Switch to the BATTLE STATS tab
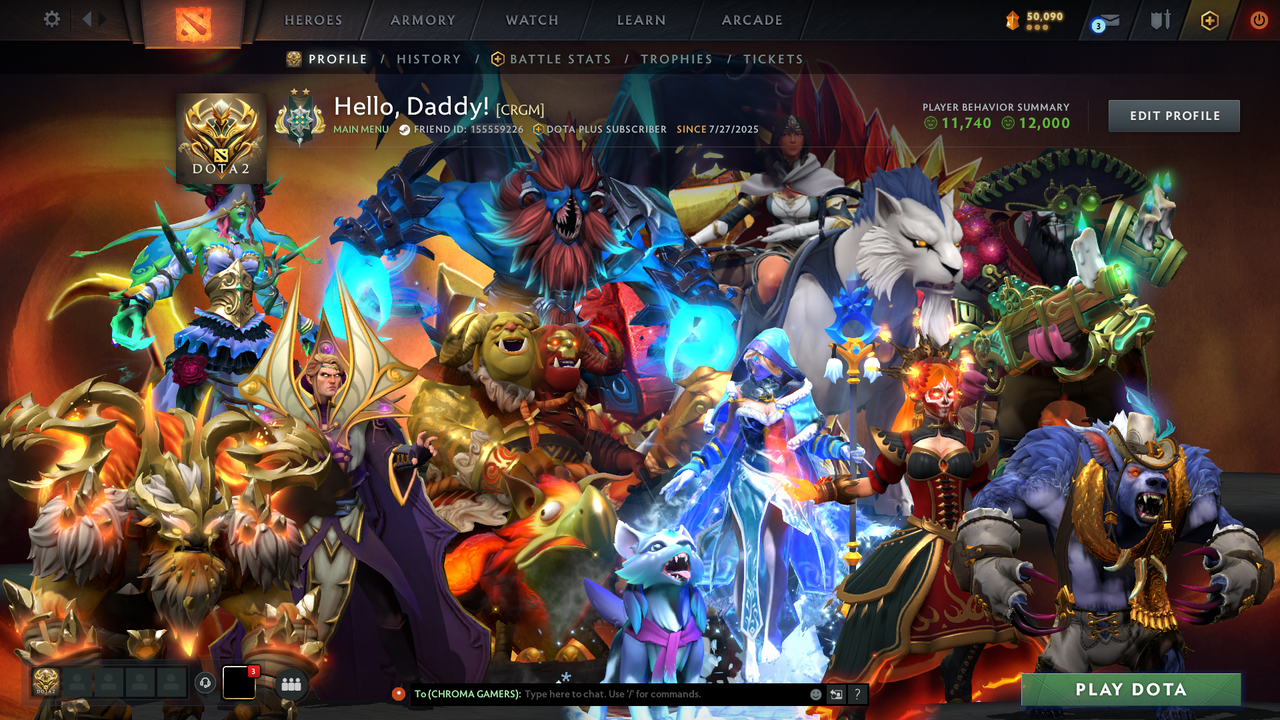This screenshot has width=1280, height=720. click(560, 59)
